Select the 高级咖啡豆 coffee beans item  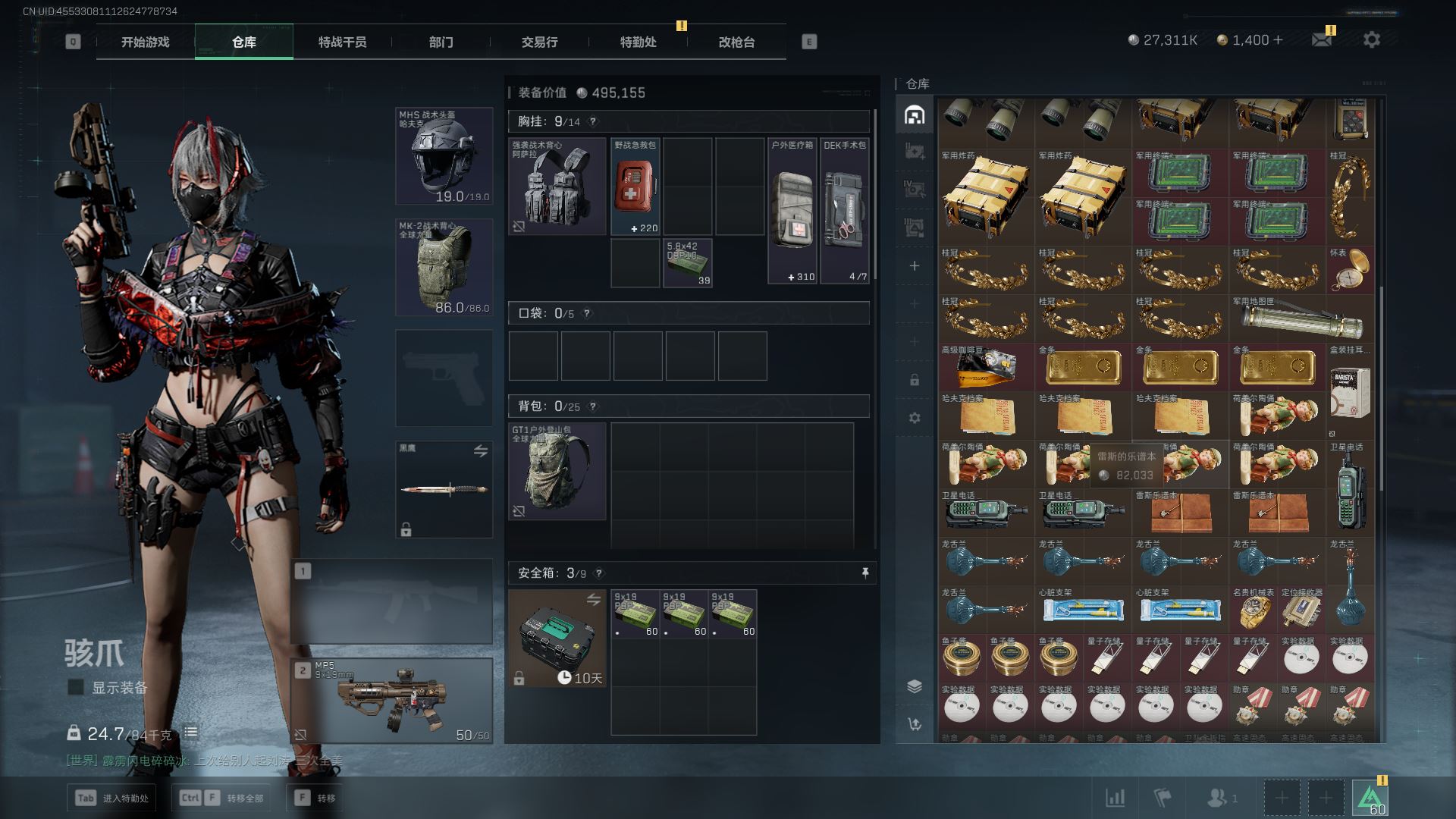pos(986,368)
